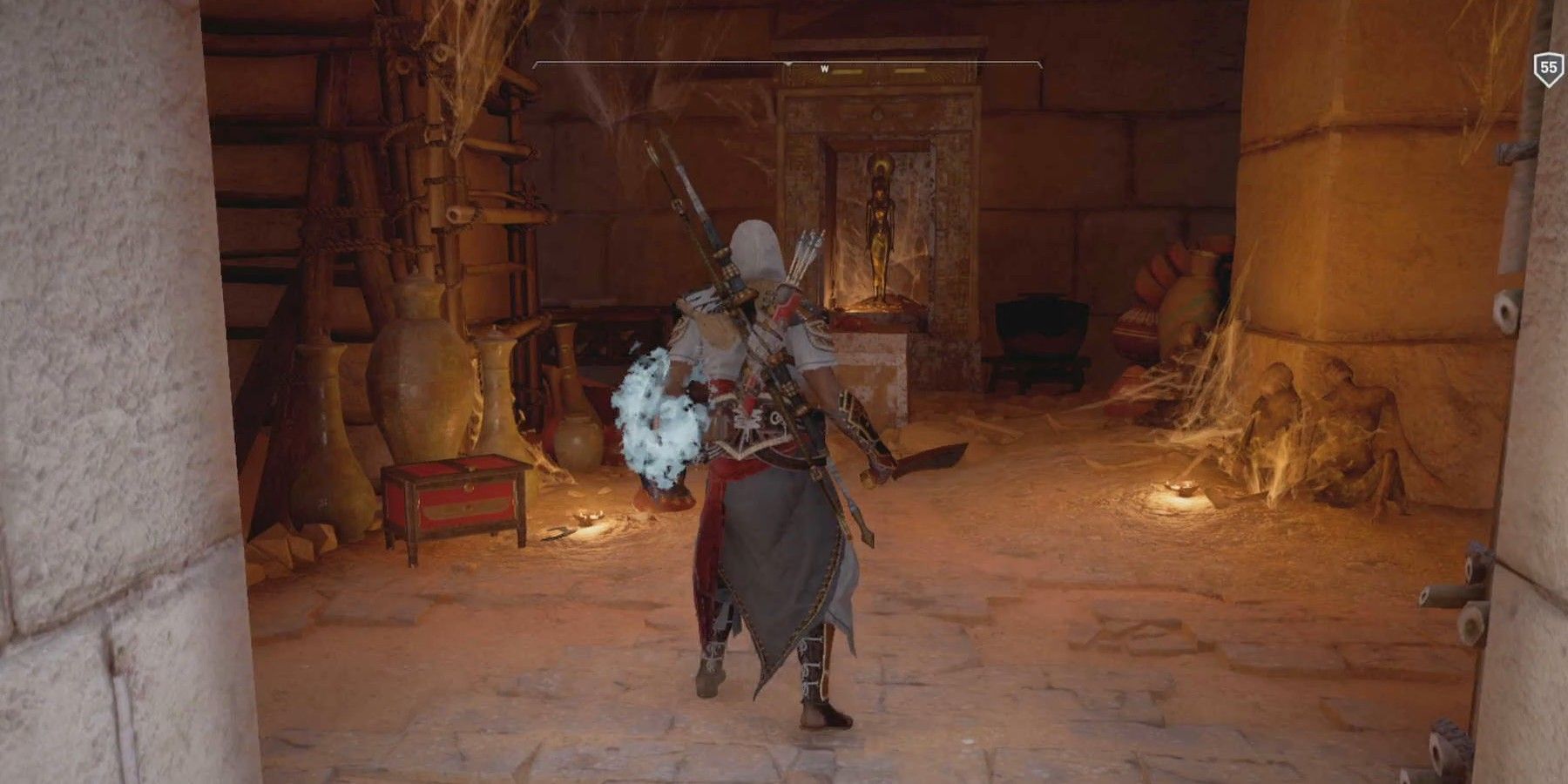Click the golden deity statue in the shrine

[880, 231]
